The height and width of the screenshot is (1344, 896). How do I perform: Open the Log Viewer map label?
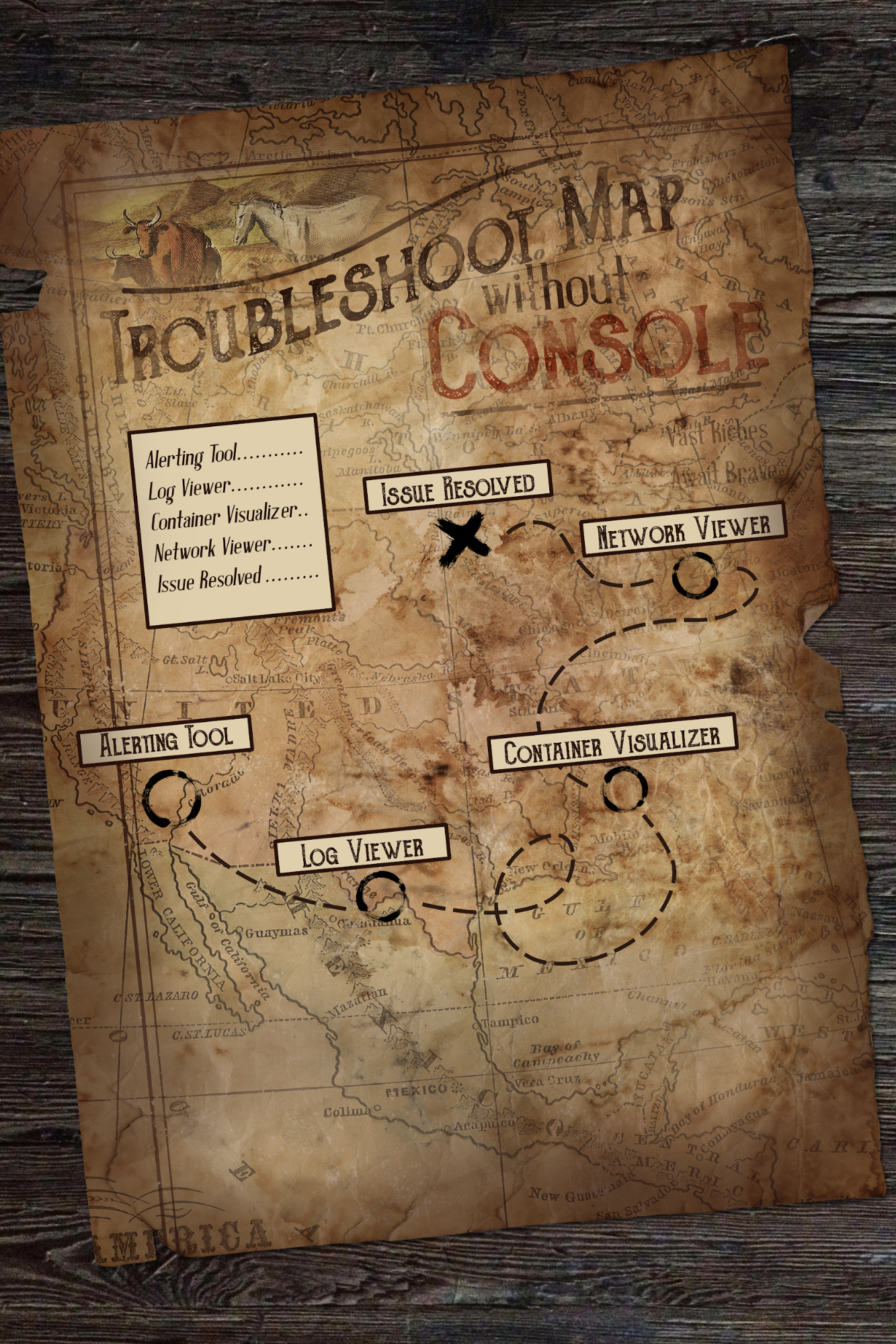tap(362, 851)
